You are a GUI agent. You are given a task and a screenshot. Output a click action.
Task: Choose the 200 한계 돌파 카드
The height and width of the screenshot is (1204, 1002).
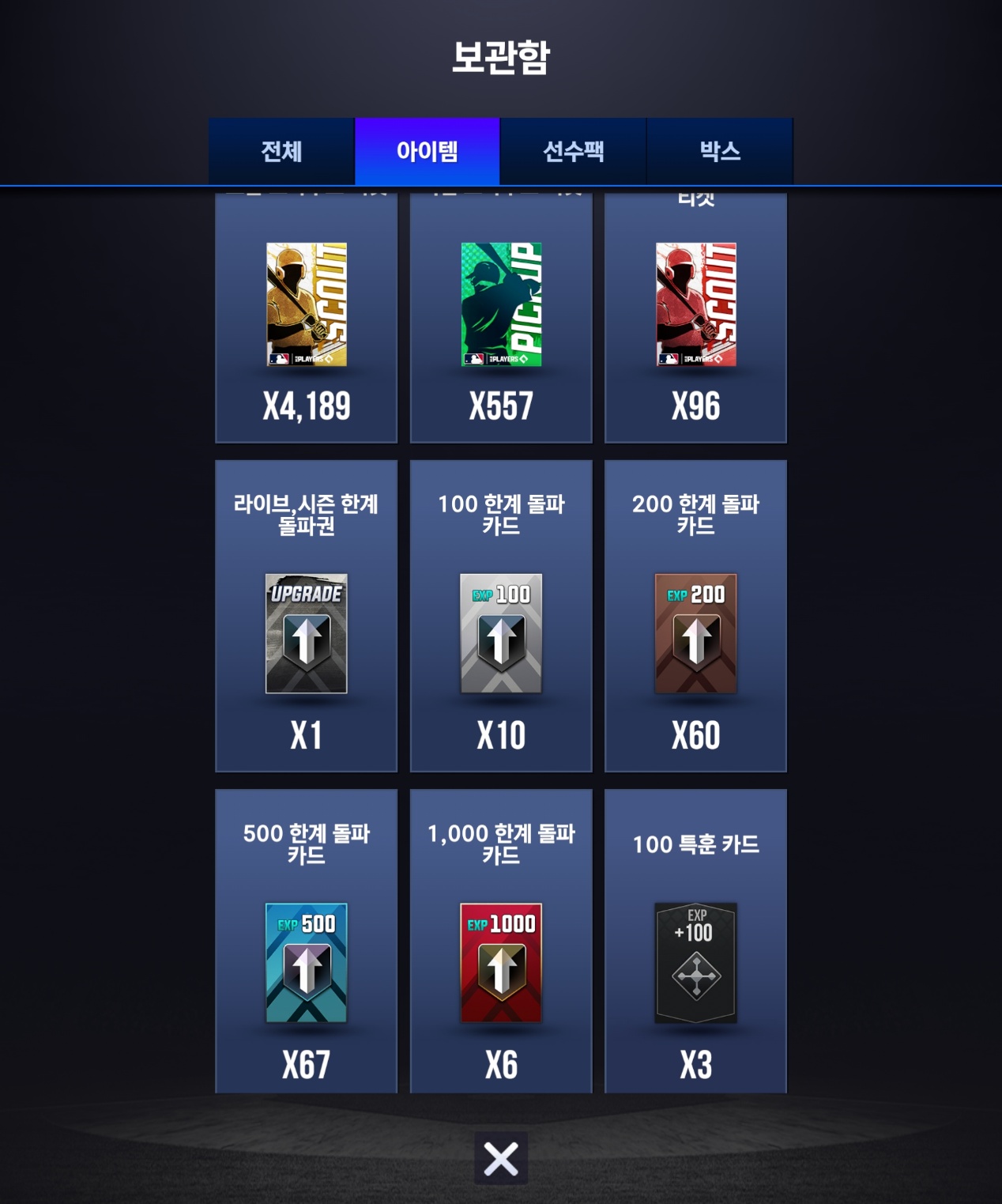coord(695,617)
